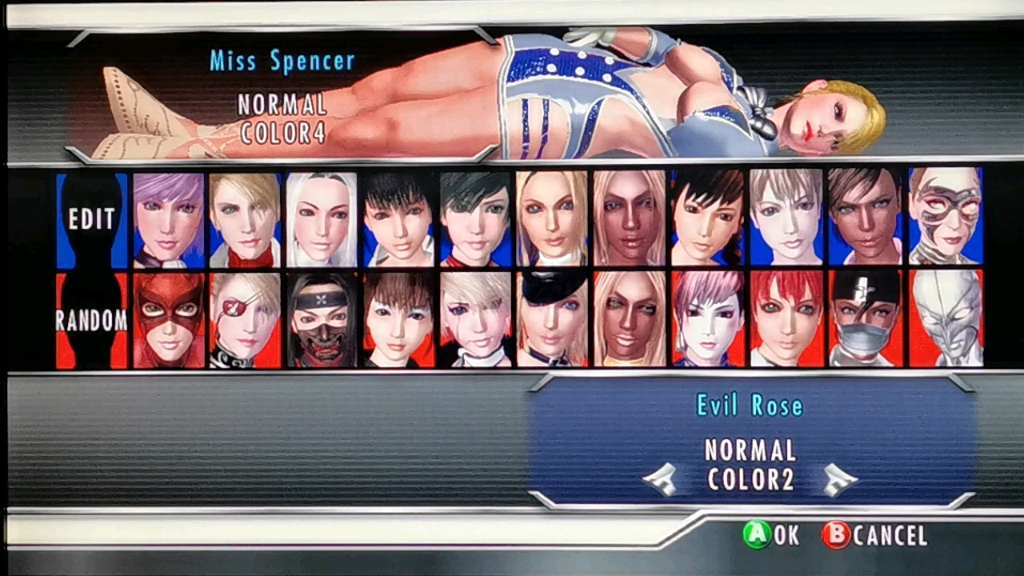The height and width of the screenshot is (576, 1024).
Task: Select the red-haired wrestler portrait
Action: click(x=784, y=320)
